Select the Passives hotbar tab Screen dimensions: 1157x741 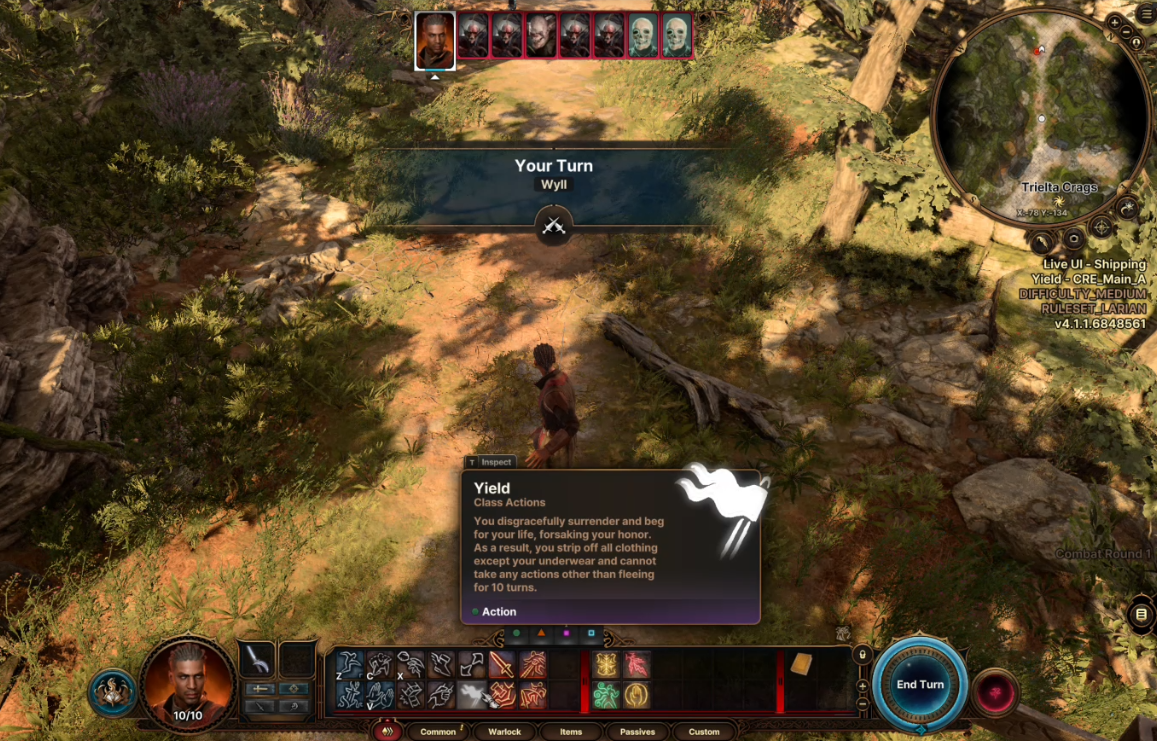[x=637, y=731]
